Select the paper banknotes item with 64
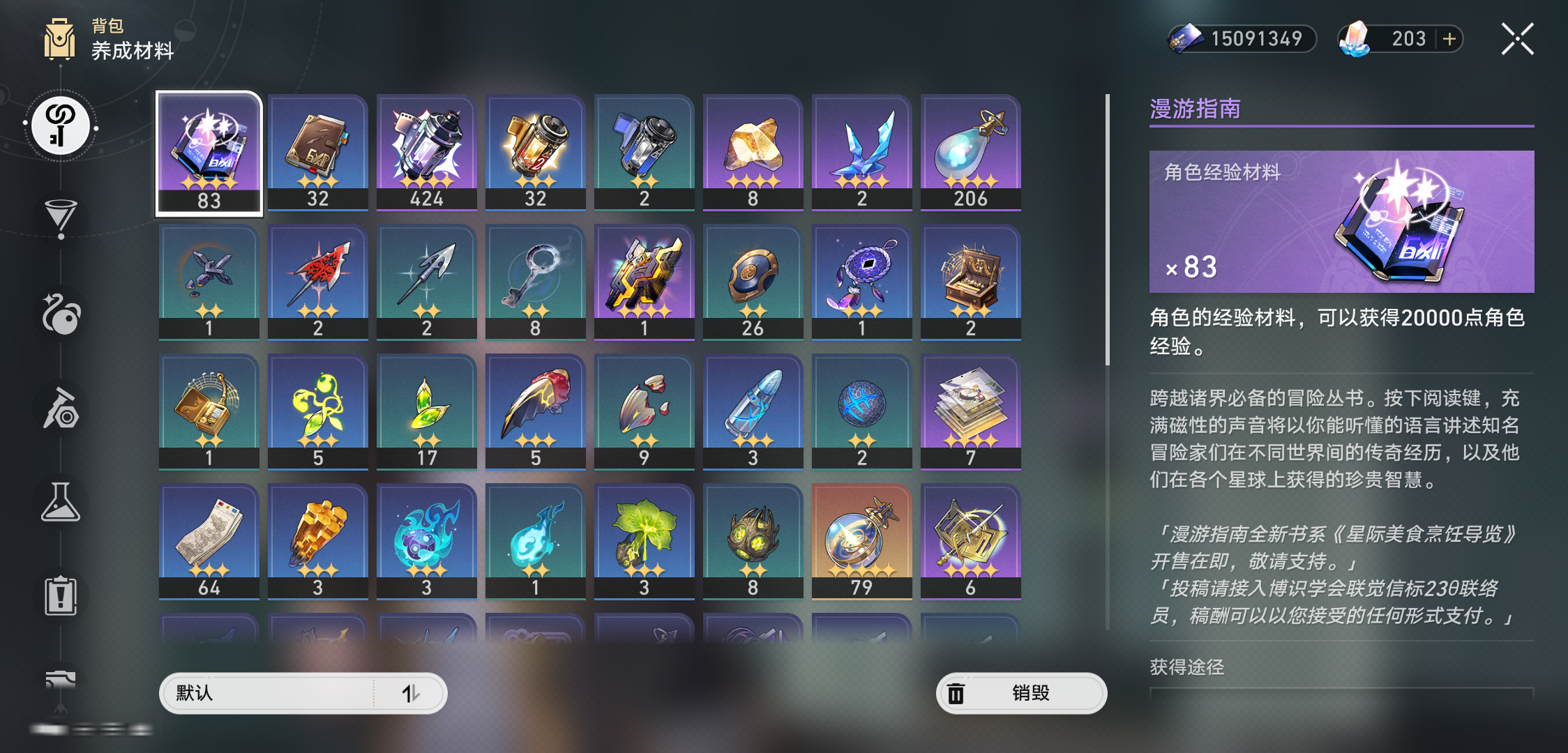The image size is (1568, 753). tap(209, 542)
